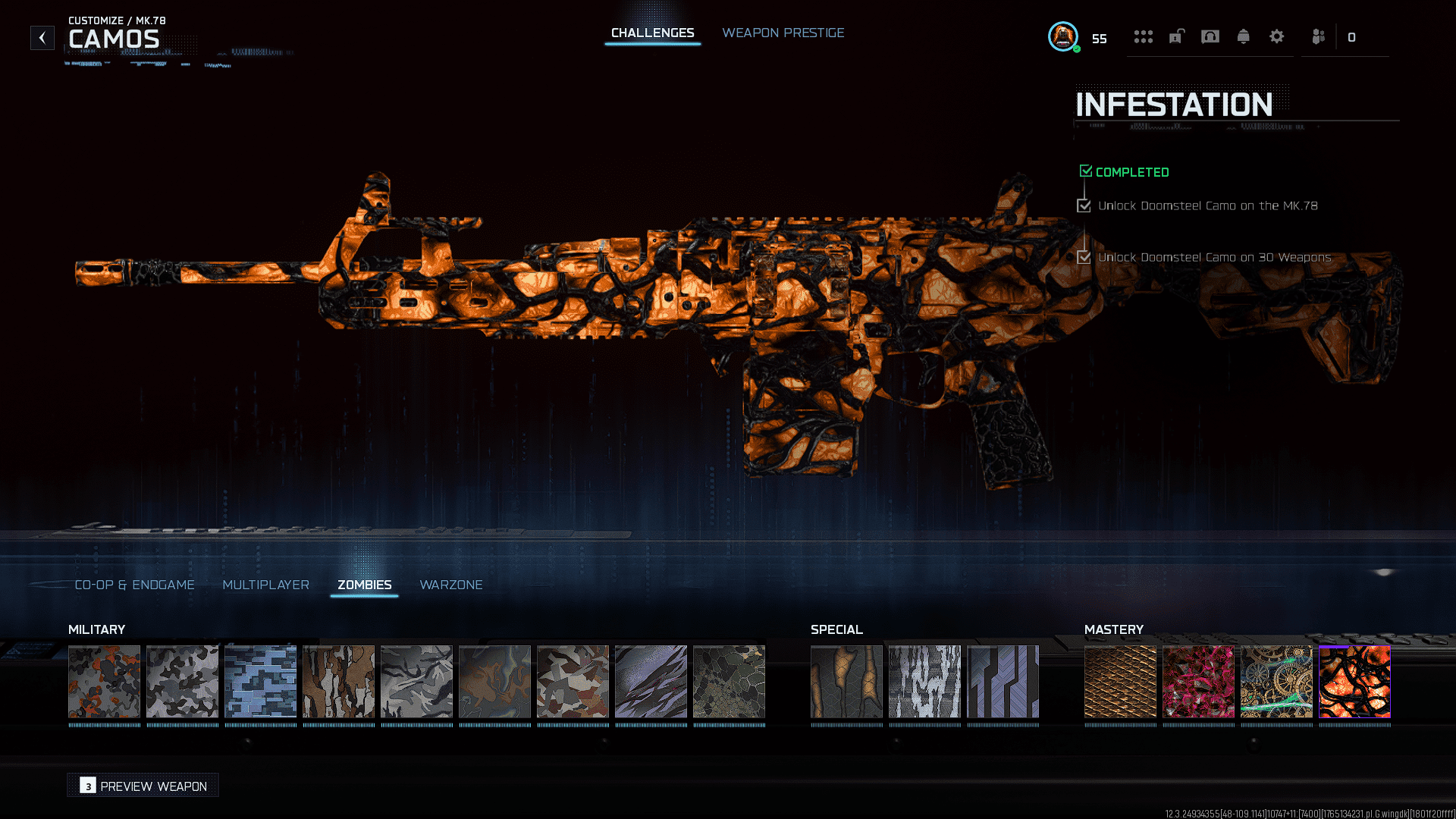
Task: Show notifications via the bell icon
Action: click(x=1243, y=36)
